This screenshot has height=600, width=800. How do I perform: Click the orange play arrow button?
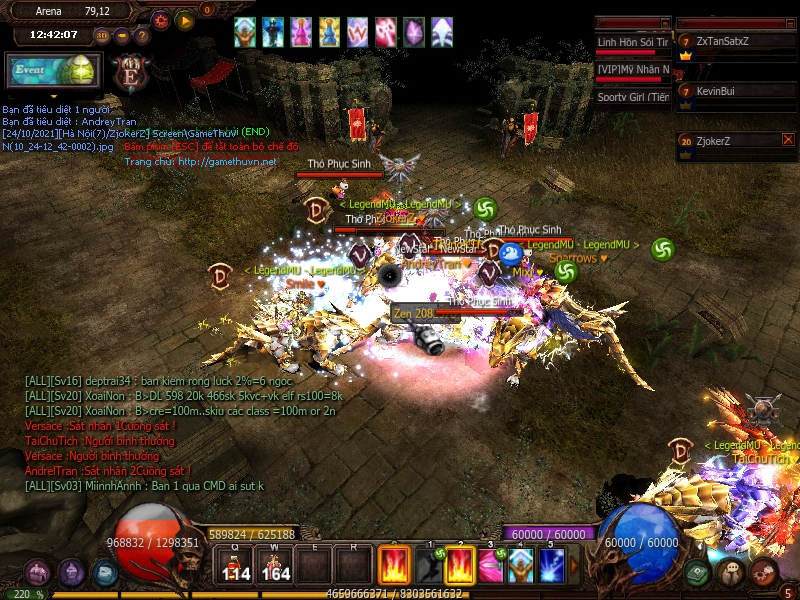click(184, 19)
